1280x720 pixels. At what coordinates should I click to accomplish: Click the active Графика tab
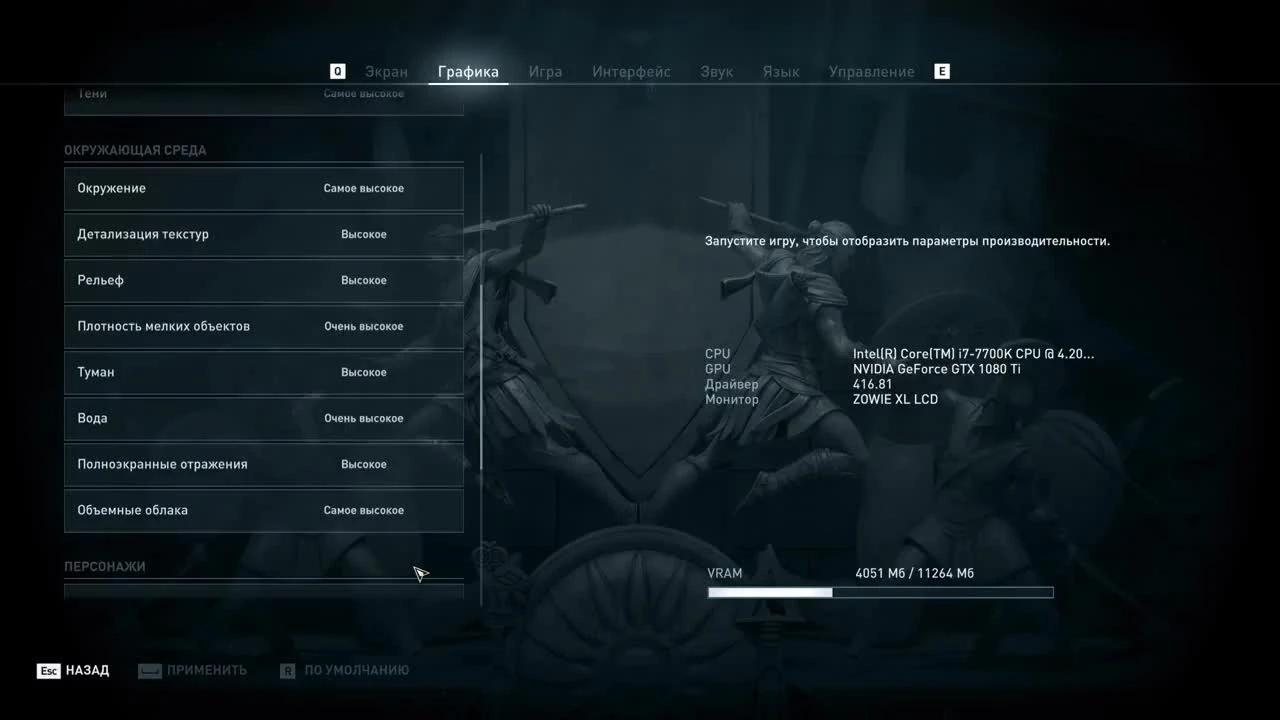(x=468, y=71)
